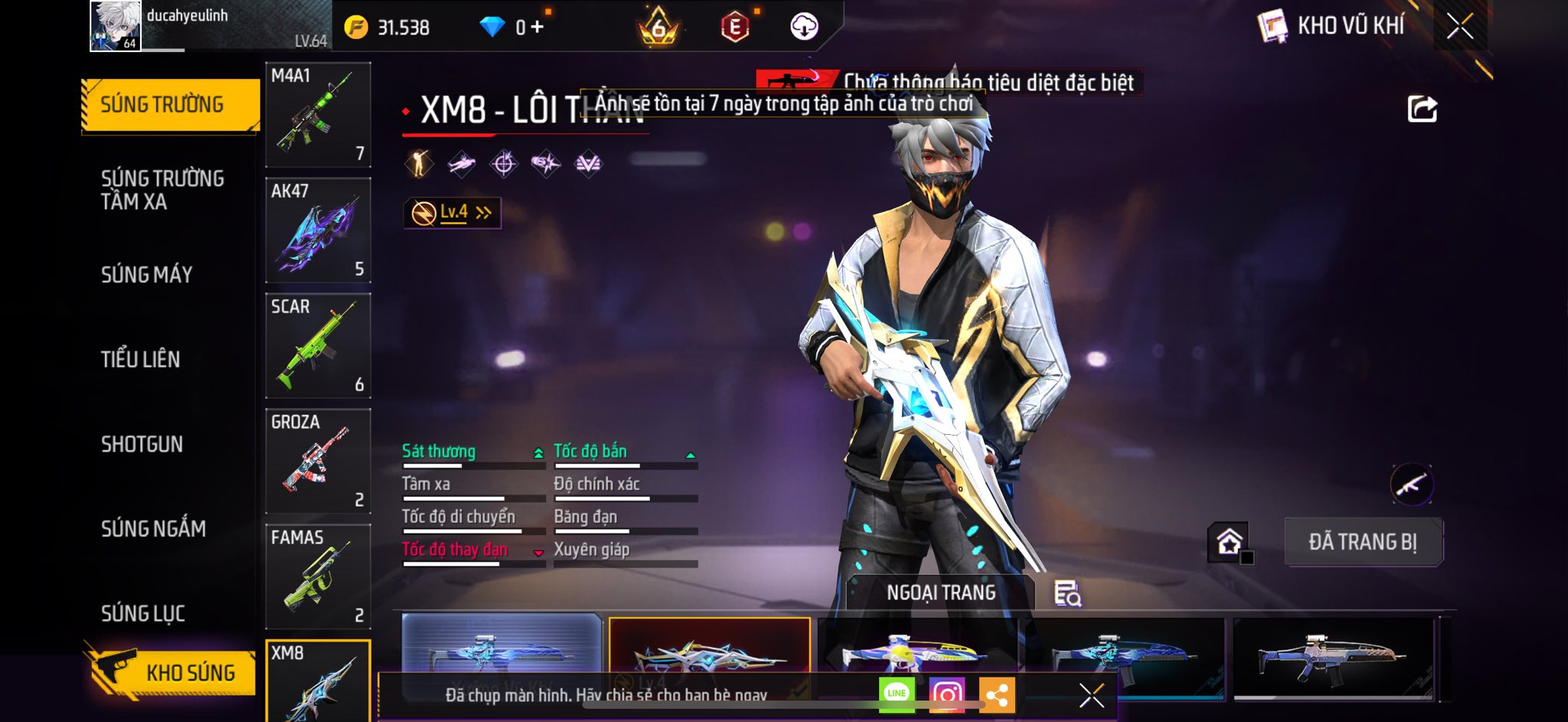Pick the GROZA weapon tile
1568x722 pixels.
(x=318, y=461)
